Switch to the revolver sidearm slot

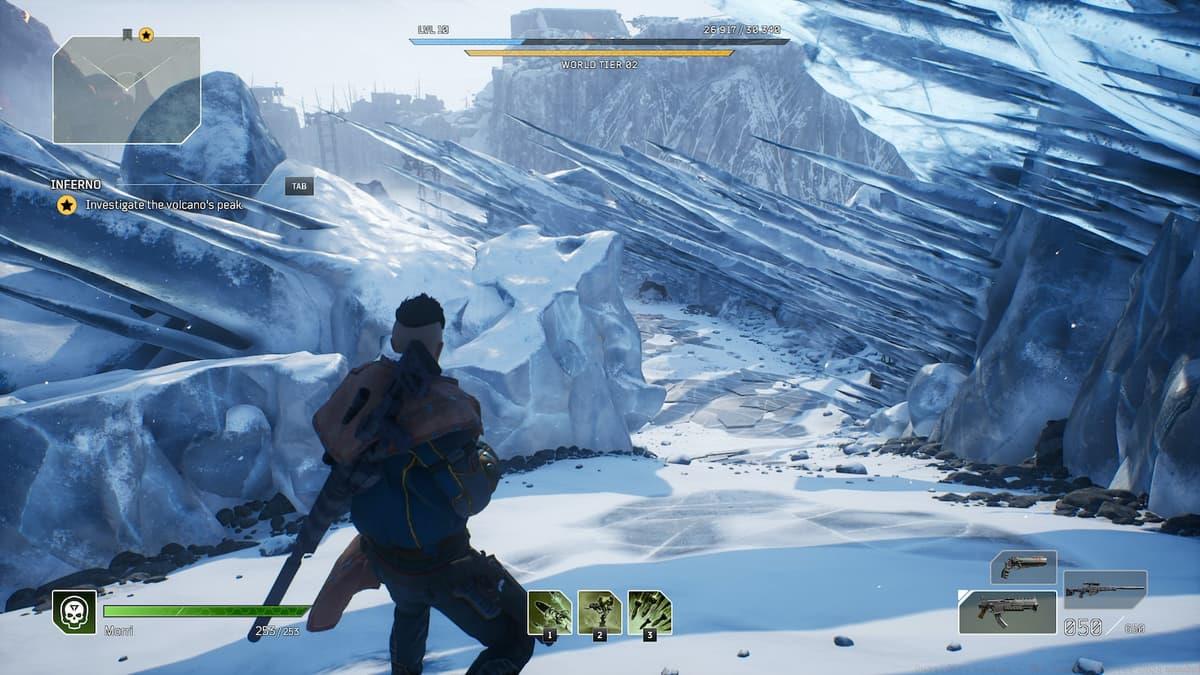coord(1023,566)
